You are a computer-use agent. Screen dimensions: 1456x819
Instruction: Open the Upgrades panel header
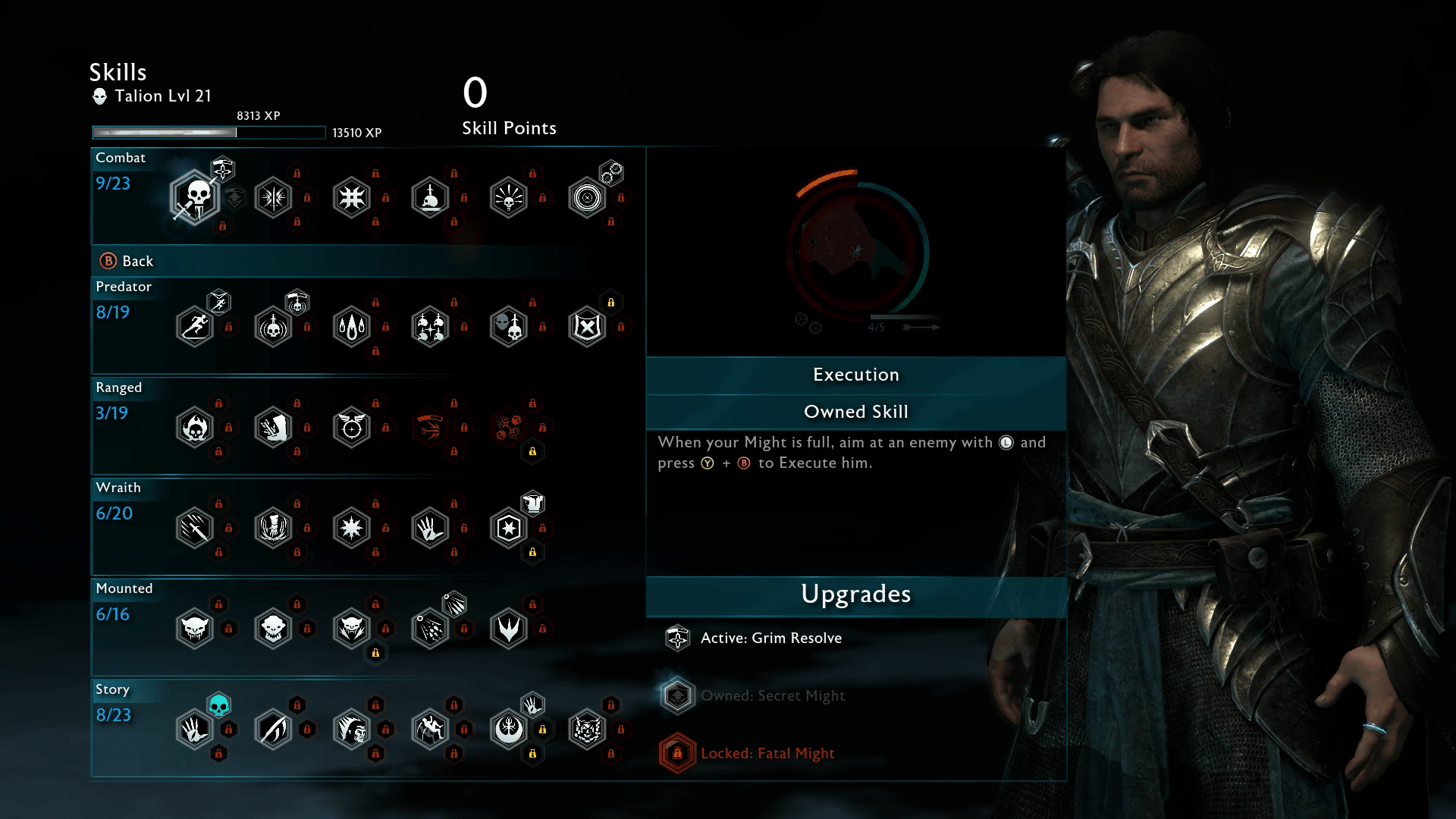(855, 595)
